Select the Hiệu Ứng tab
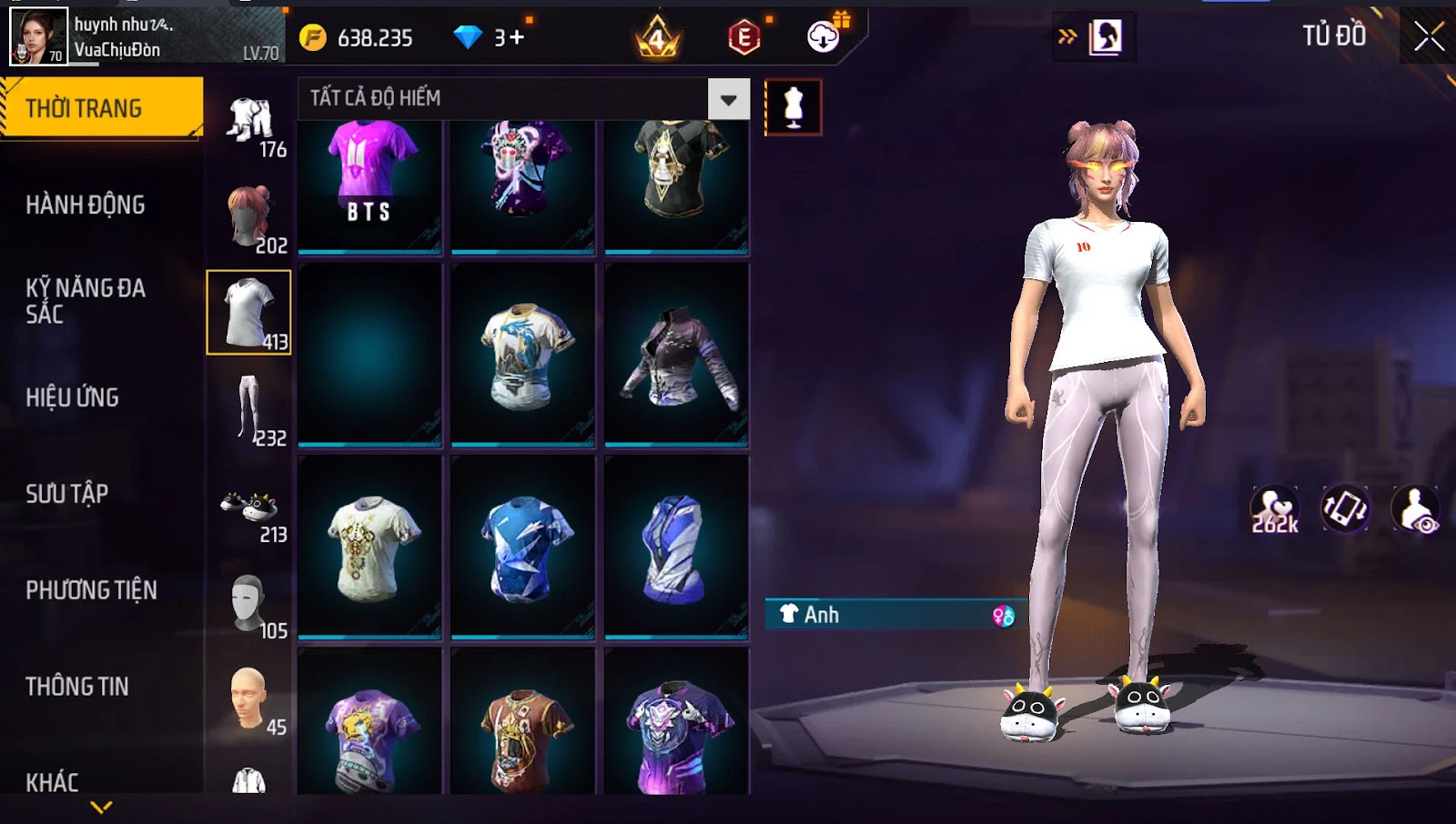Screen dimensions: 1456x824 tap(73, 397)
